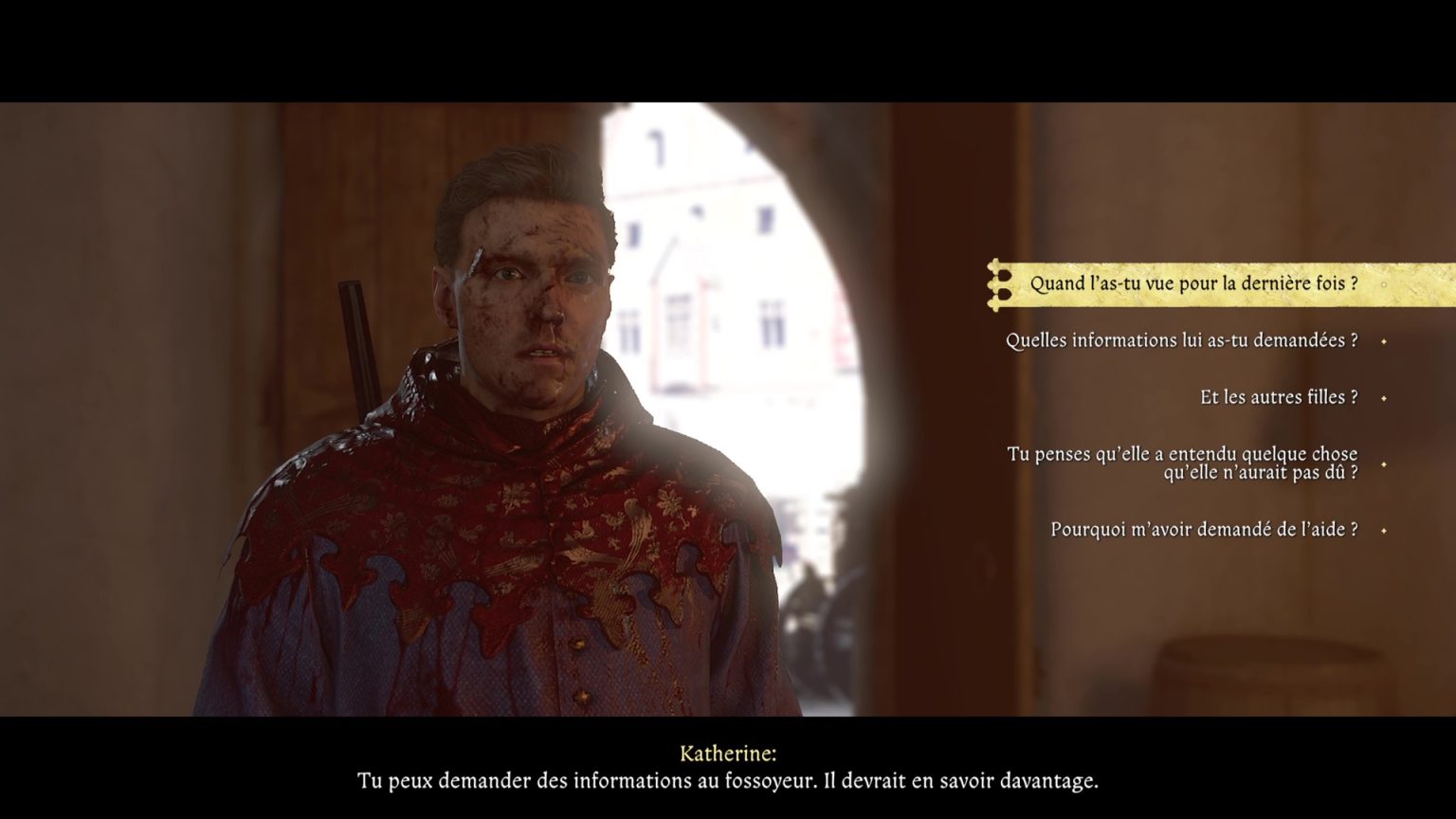Click the speaker name 'Katherine'
This screenshot has width=1456, height=819.
pyautogui.click(x=728, y=752)
